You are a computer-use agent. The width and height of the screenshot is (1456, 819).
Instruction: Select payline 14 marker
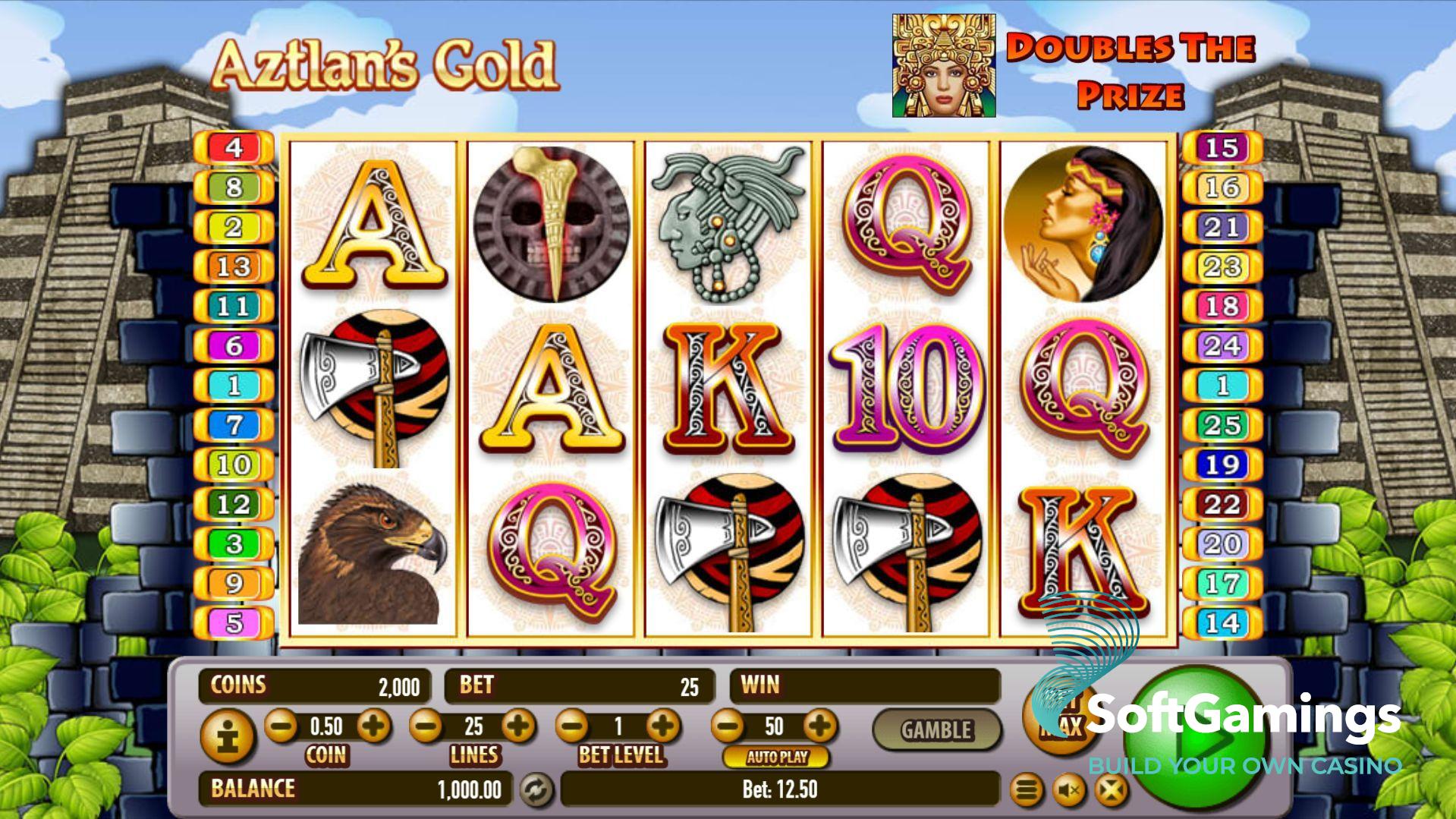[1222, 623]
